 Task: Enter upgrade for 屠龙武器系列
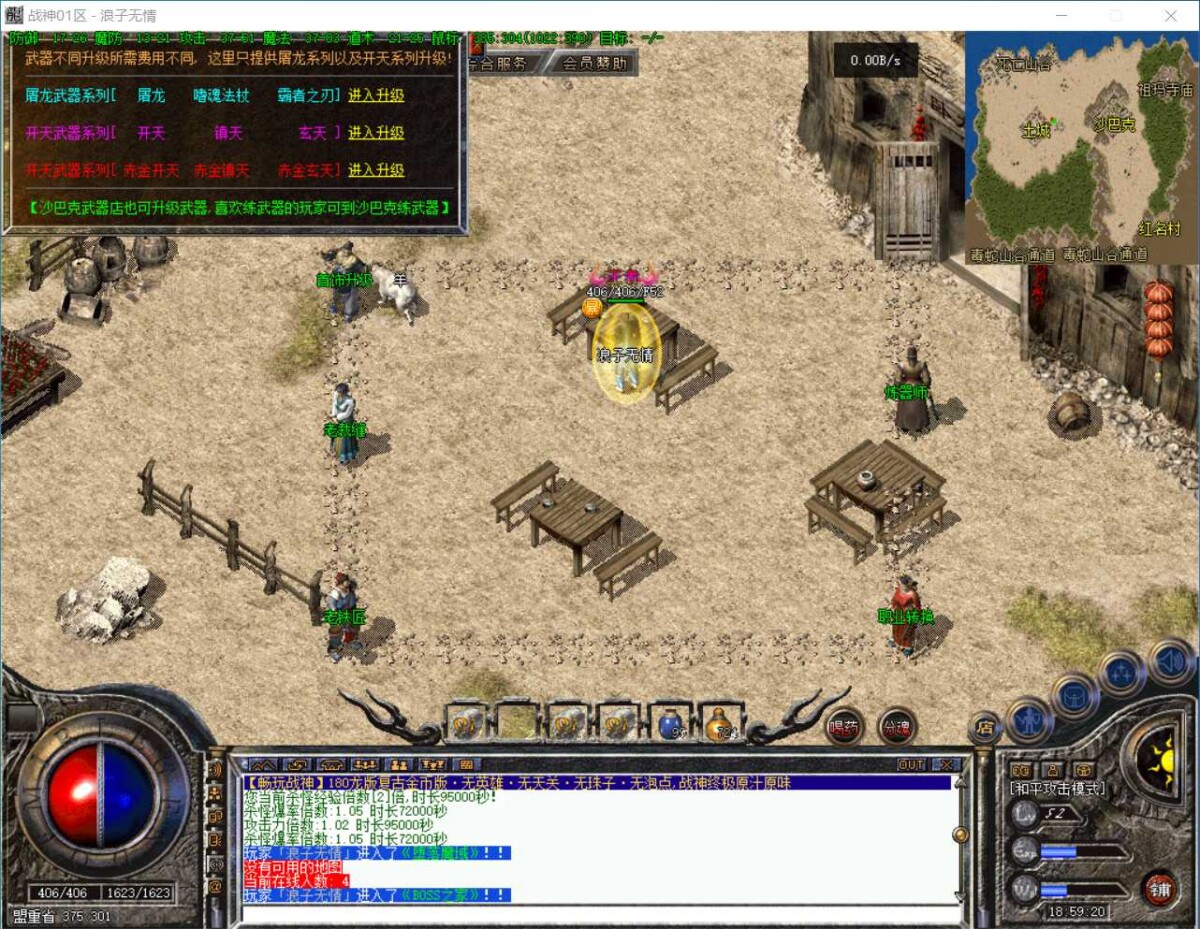tap(376, 96)
